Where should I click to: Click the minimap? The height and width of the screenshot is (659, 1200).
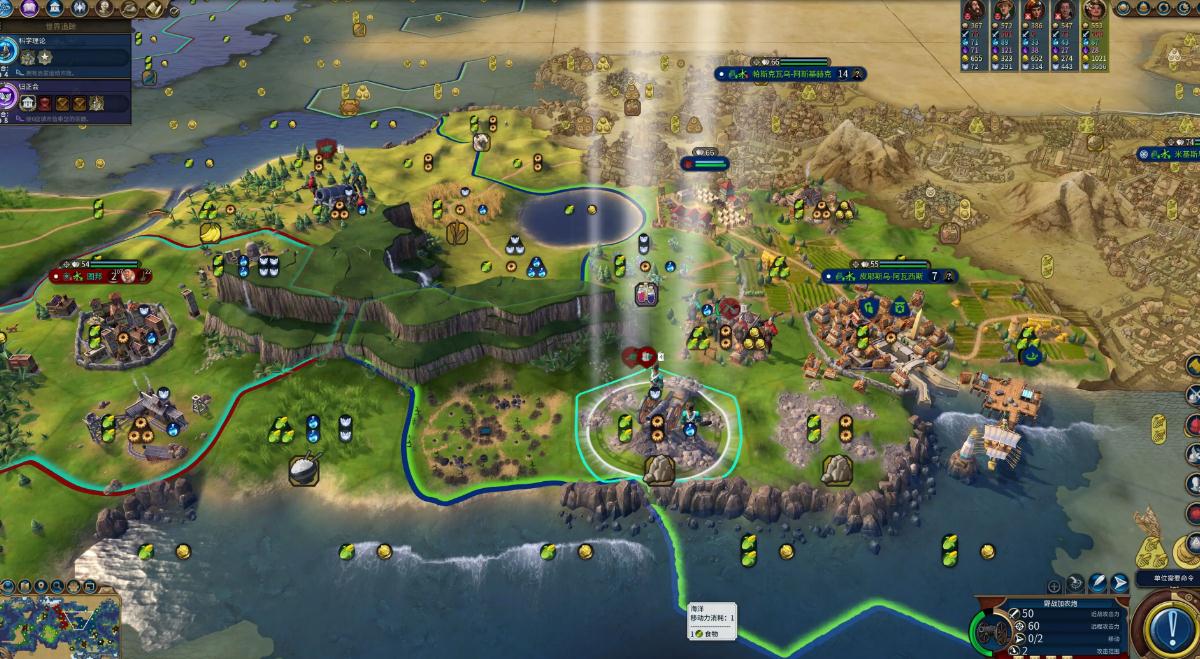[x=60, y=625]
